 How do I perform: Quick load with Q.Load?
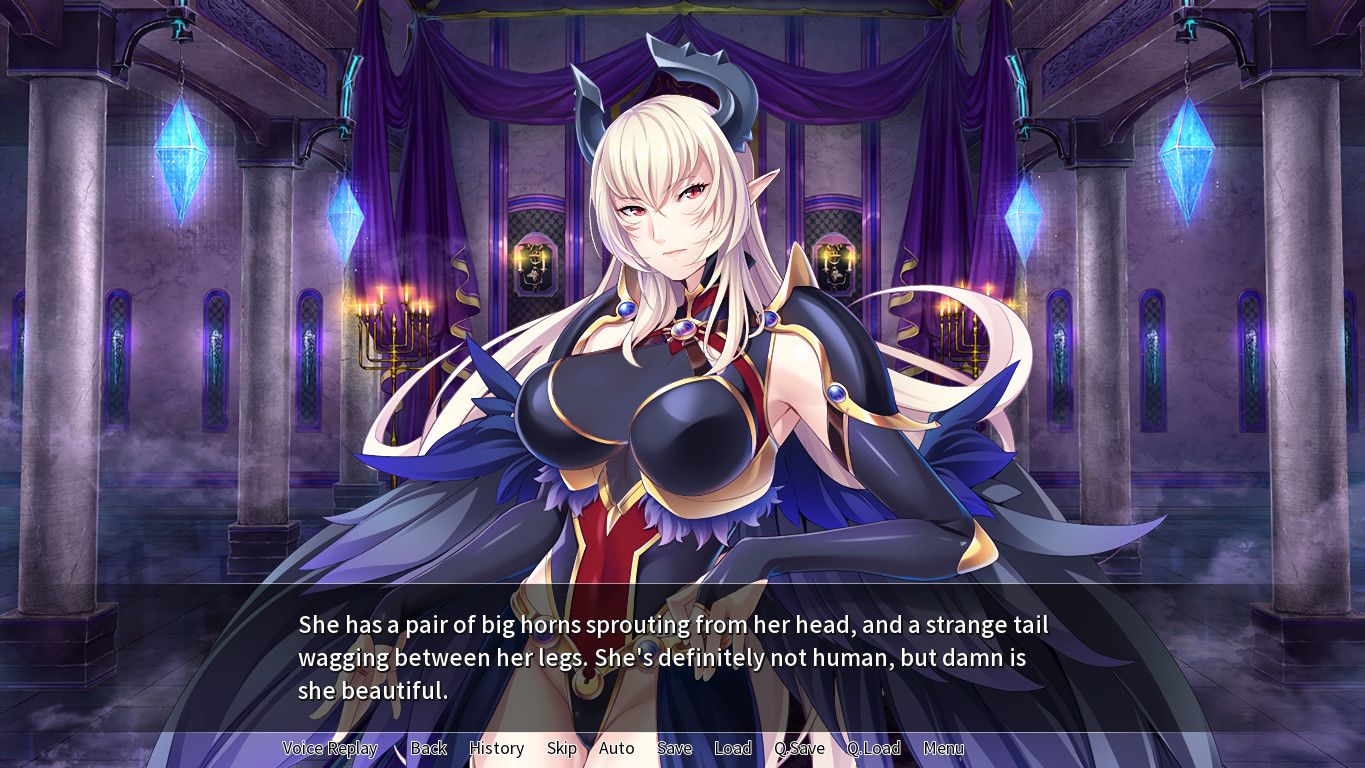click(873, 748)
